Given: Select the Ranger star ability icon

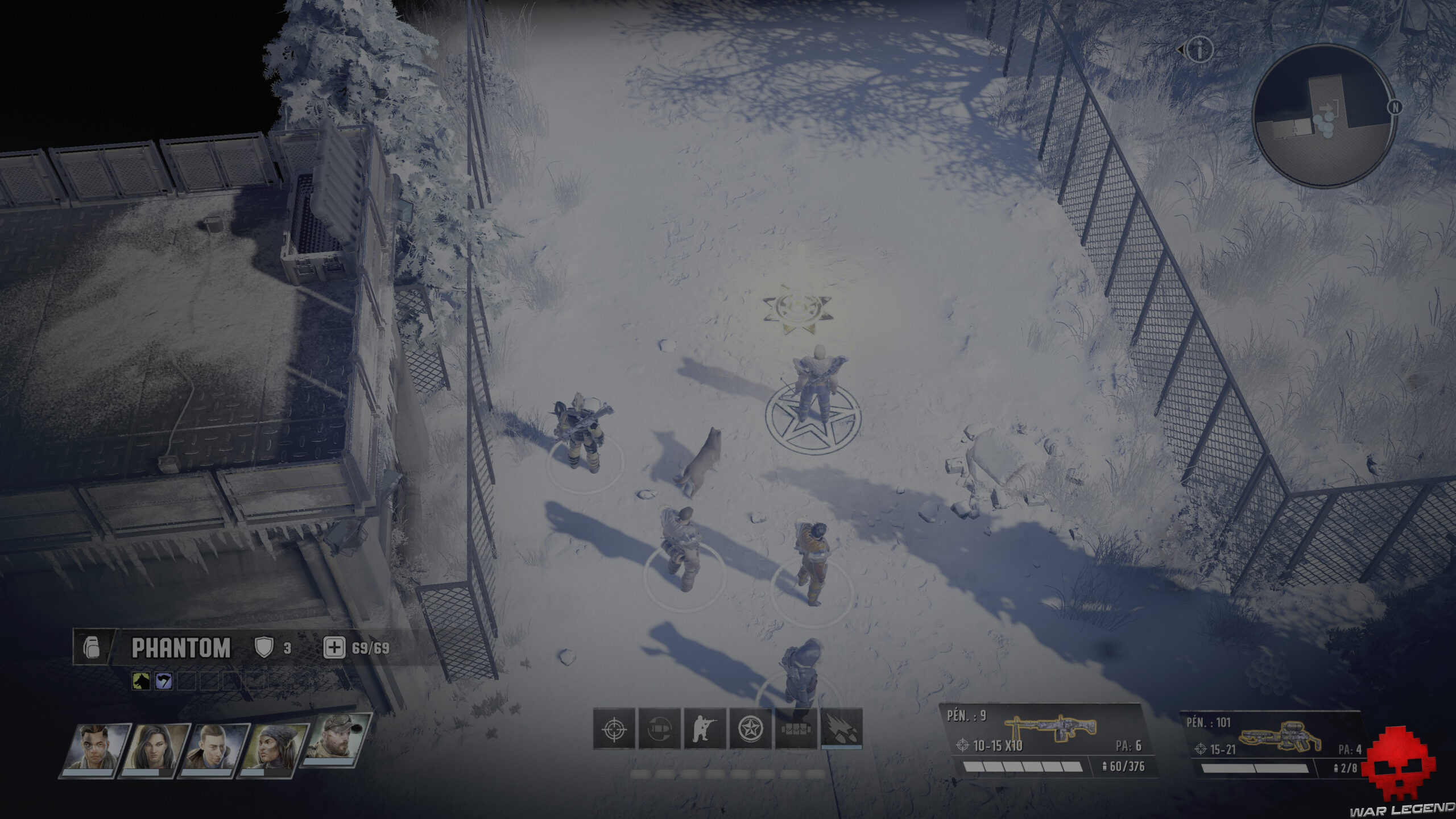Looking at the screenshot, I should (751, 729).
